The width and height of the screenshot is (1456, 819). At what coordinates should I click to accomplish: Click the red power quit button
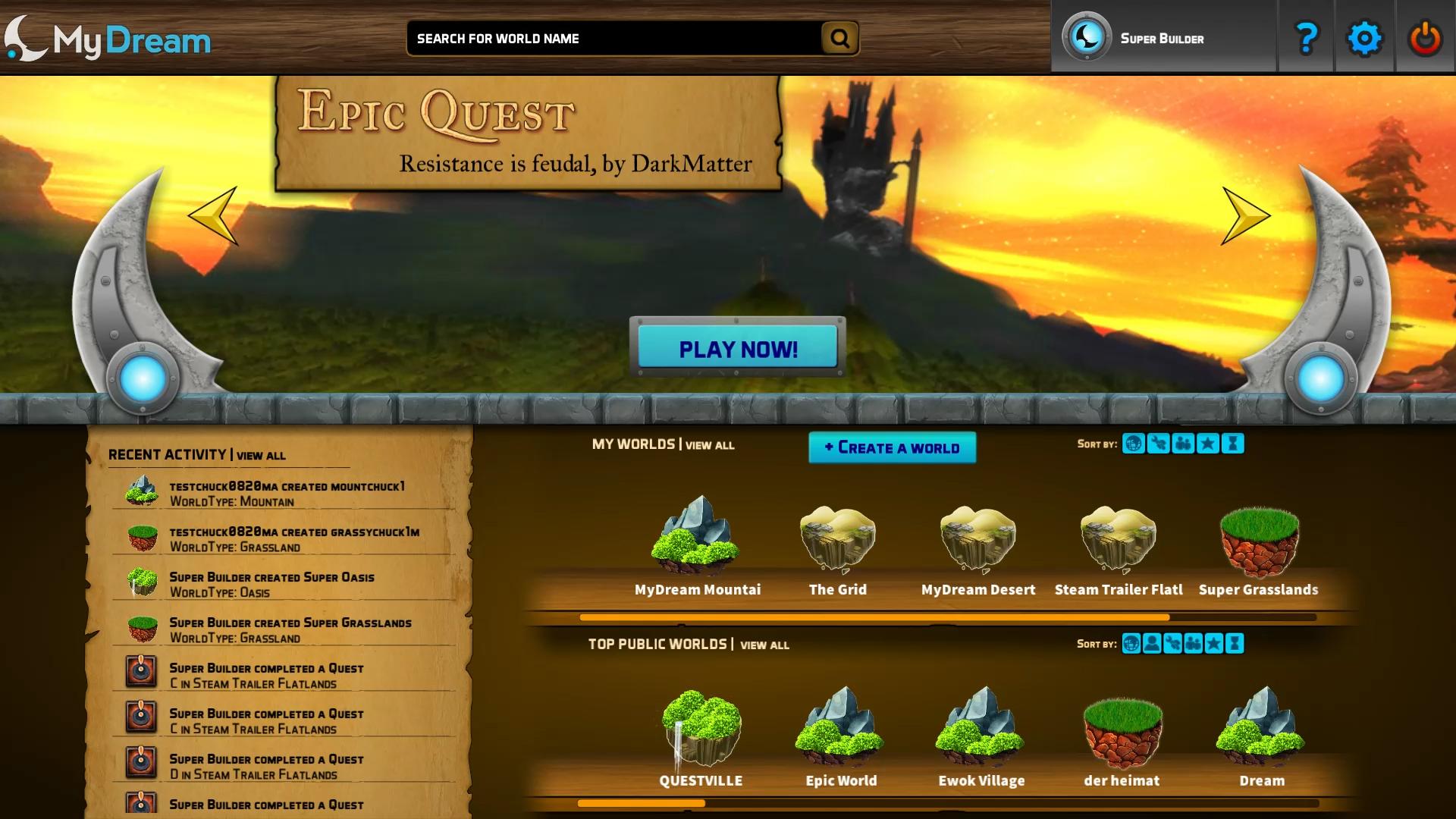pyautogui.click(x=1425, y=38)
